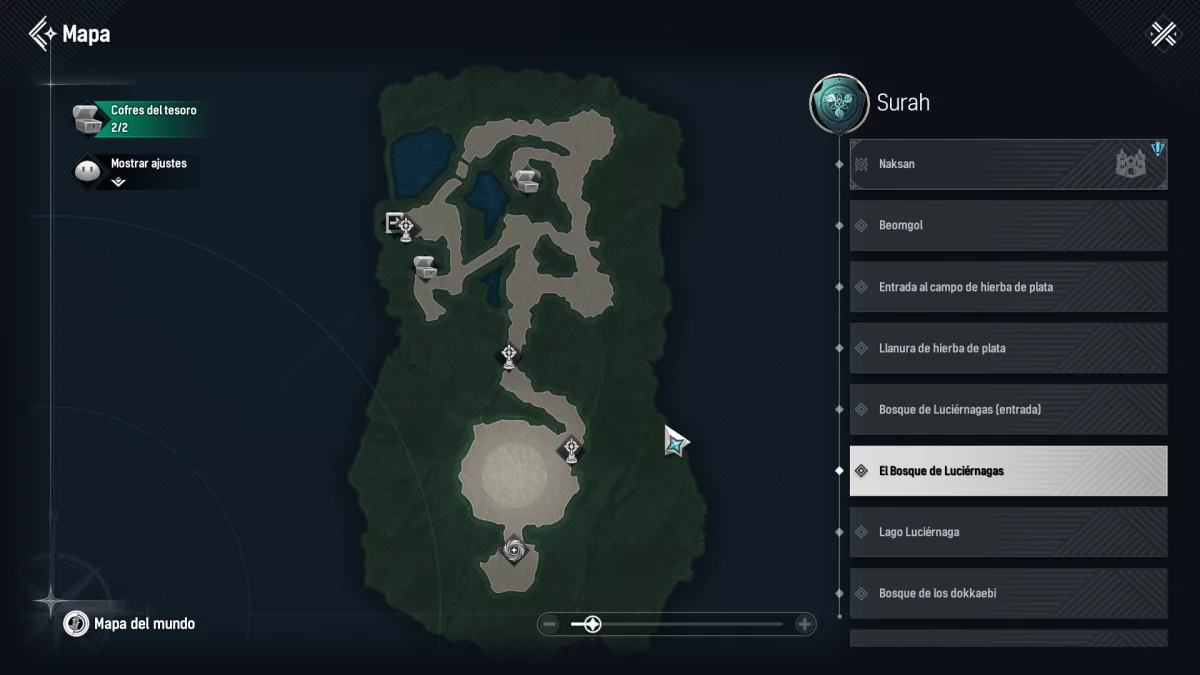This screenshot has width=1200, height=675.
Task: Open the Llanura de hierba de plata map
Action: [1008, 348]
